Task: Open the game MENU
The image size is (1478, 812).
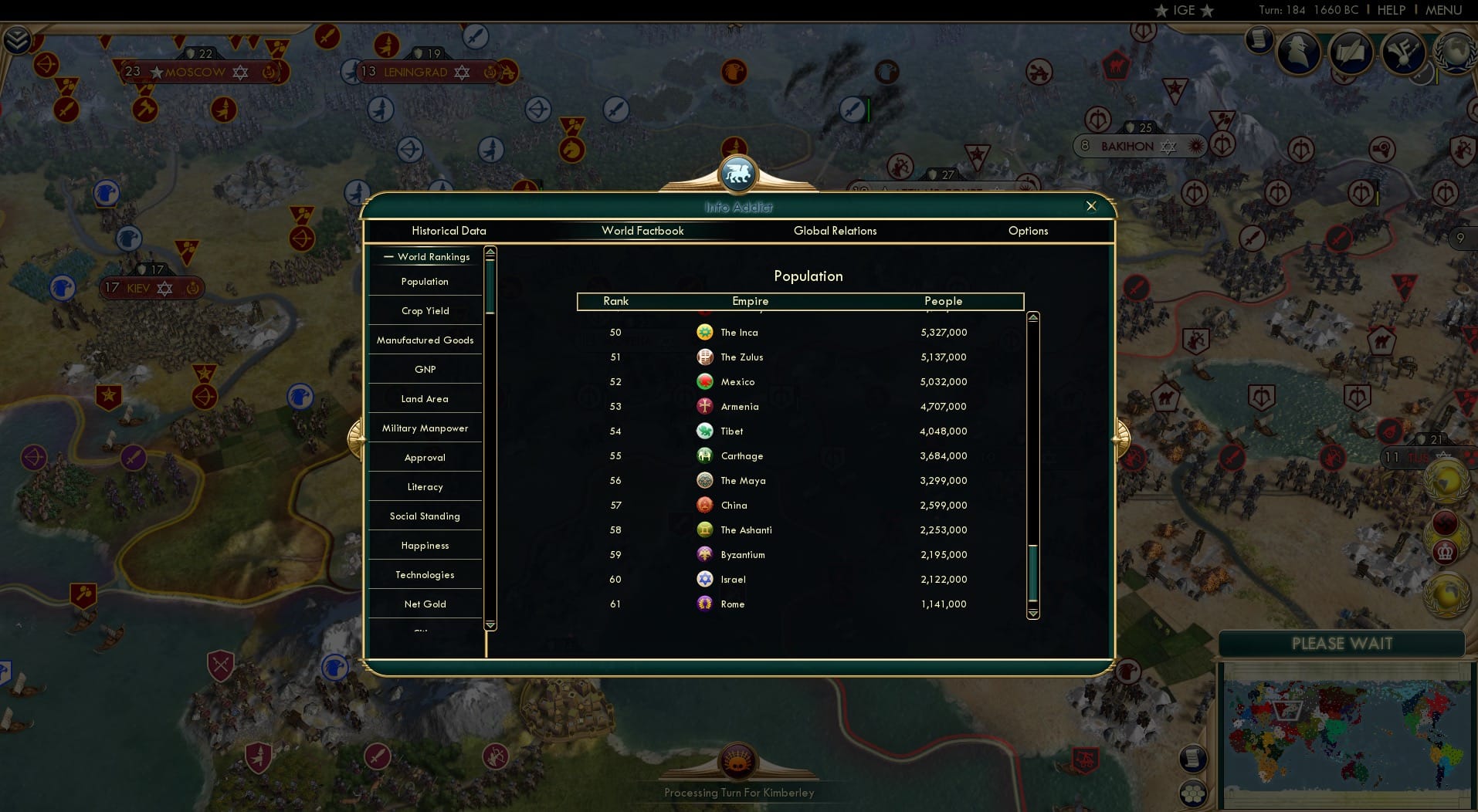Action: 1443,10
